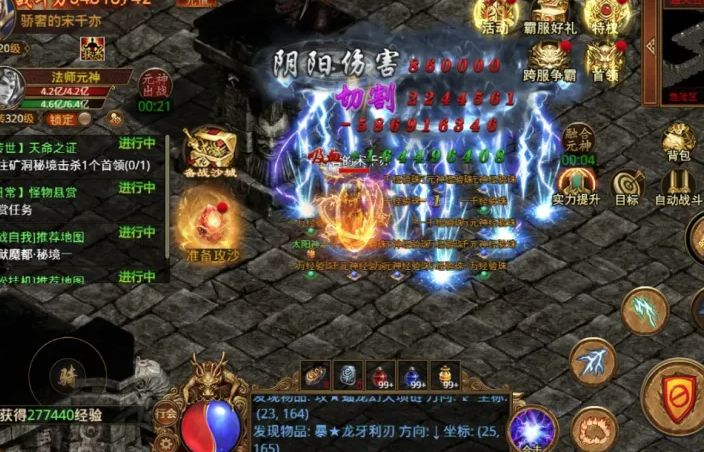This screenshot has height=452, width=704.
Task: Open the 跨服争霸 cross-server battle icon
Action: click(550, 60)
